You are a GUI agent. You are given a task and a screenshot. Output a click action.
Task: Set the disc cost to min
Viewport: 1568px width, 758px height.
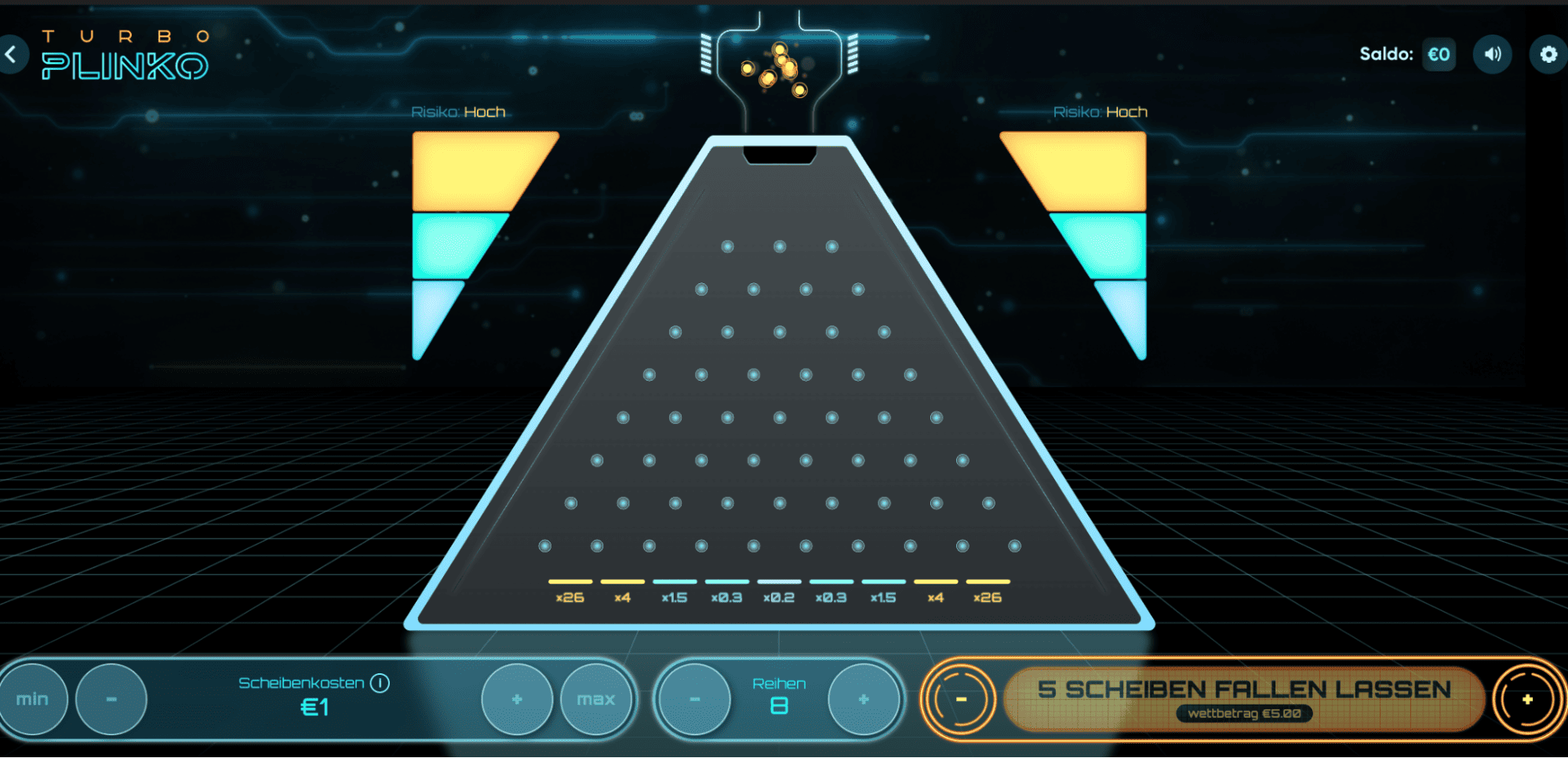coord(32,699)
